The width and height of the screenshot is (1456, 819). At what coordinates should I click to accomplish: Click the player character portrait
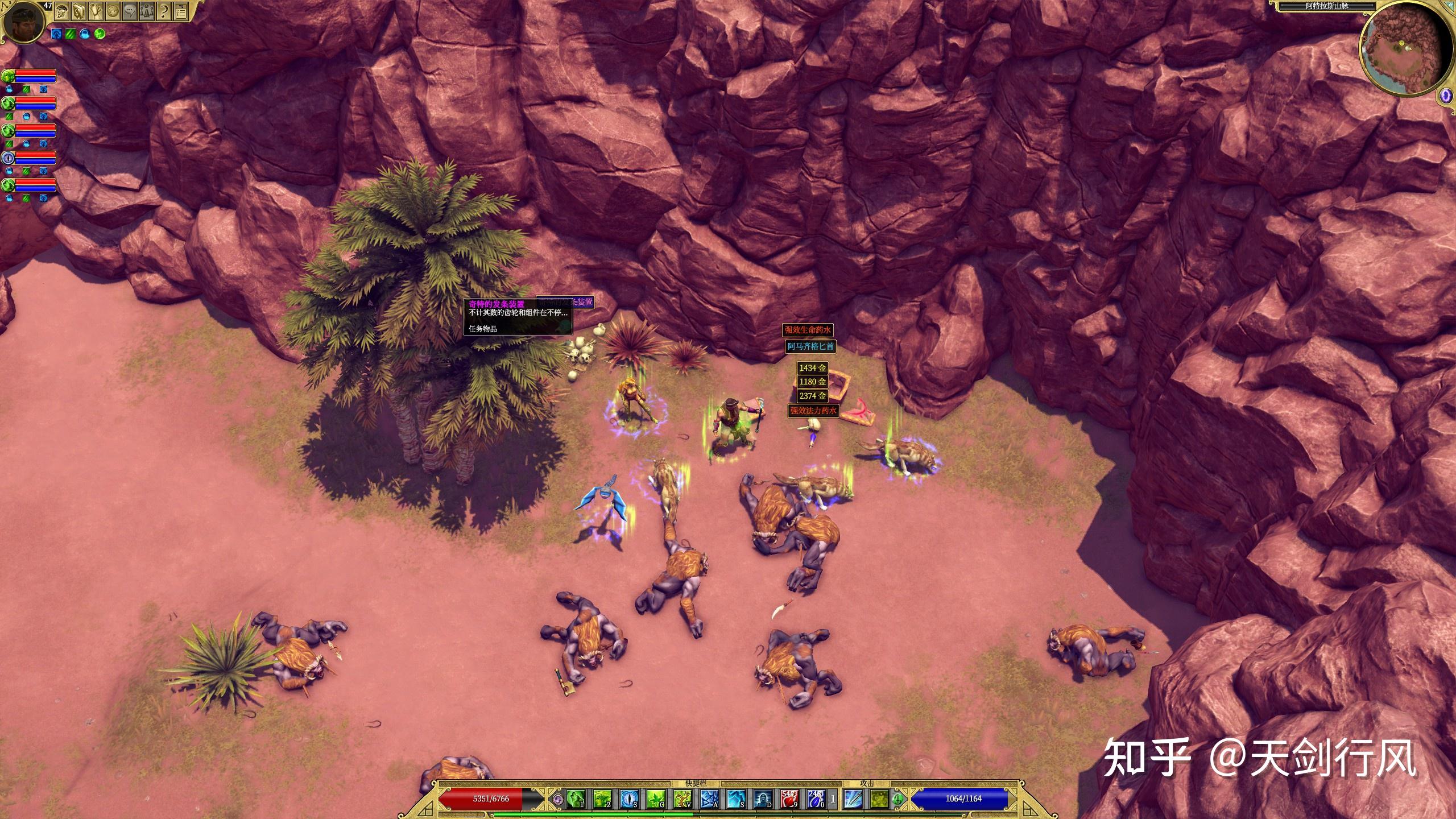(24, 23)
